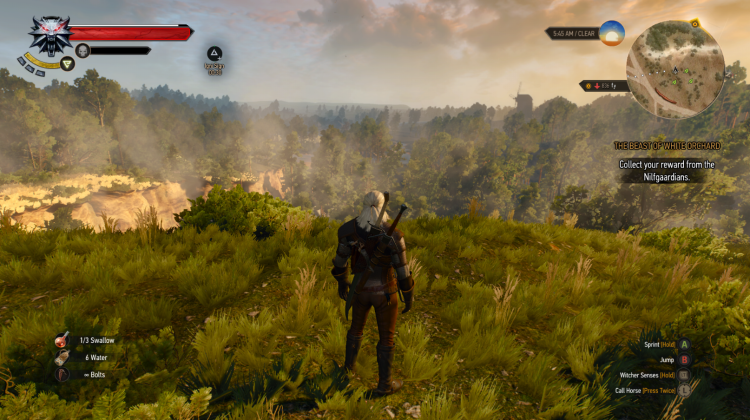Choose the crossbow Bolts slot
Screen dimensions: 750x420
click(63, 374)
